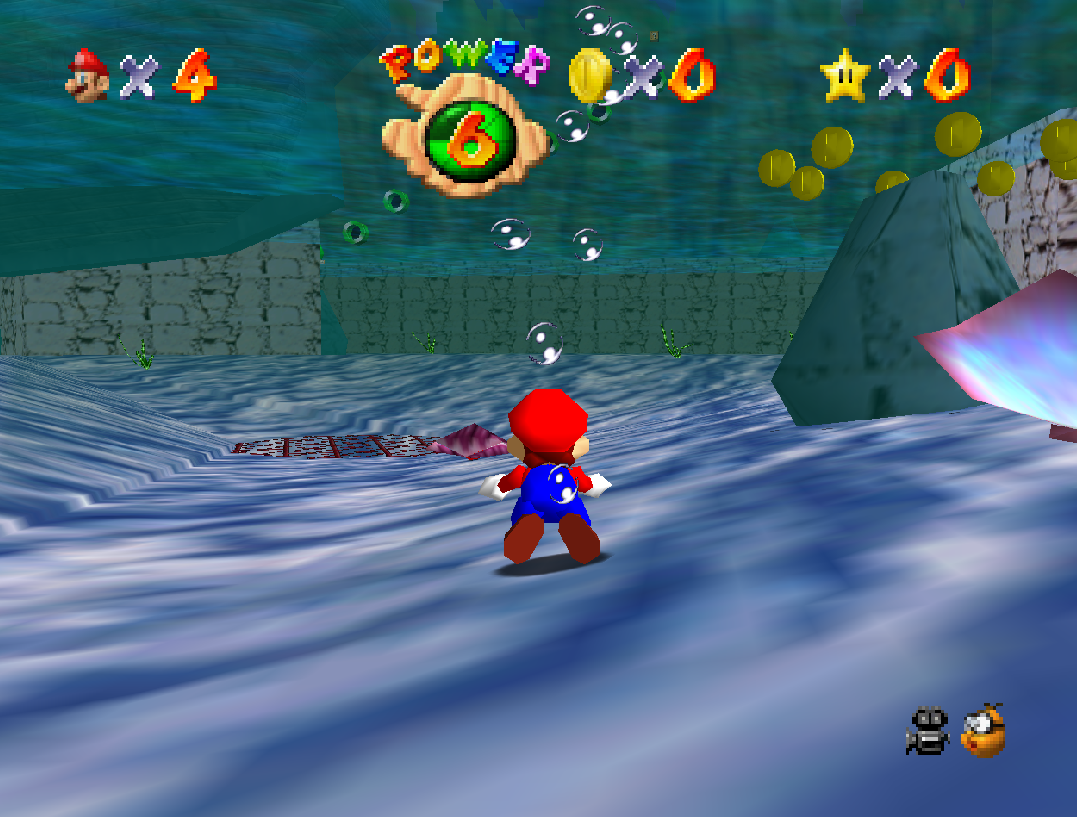Screen dimensions: 1077x817
Task: Click the yellow power star icon
Action: 843,76
